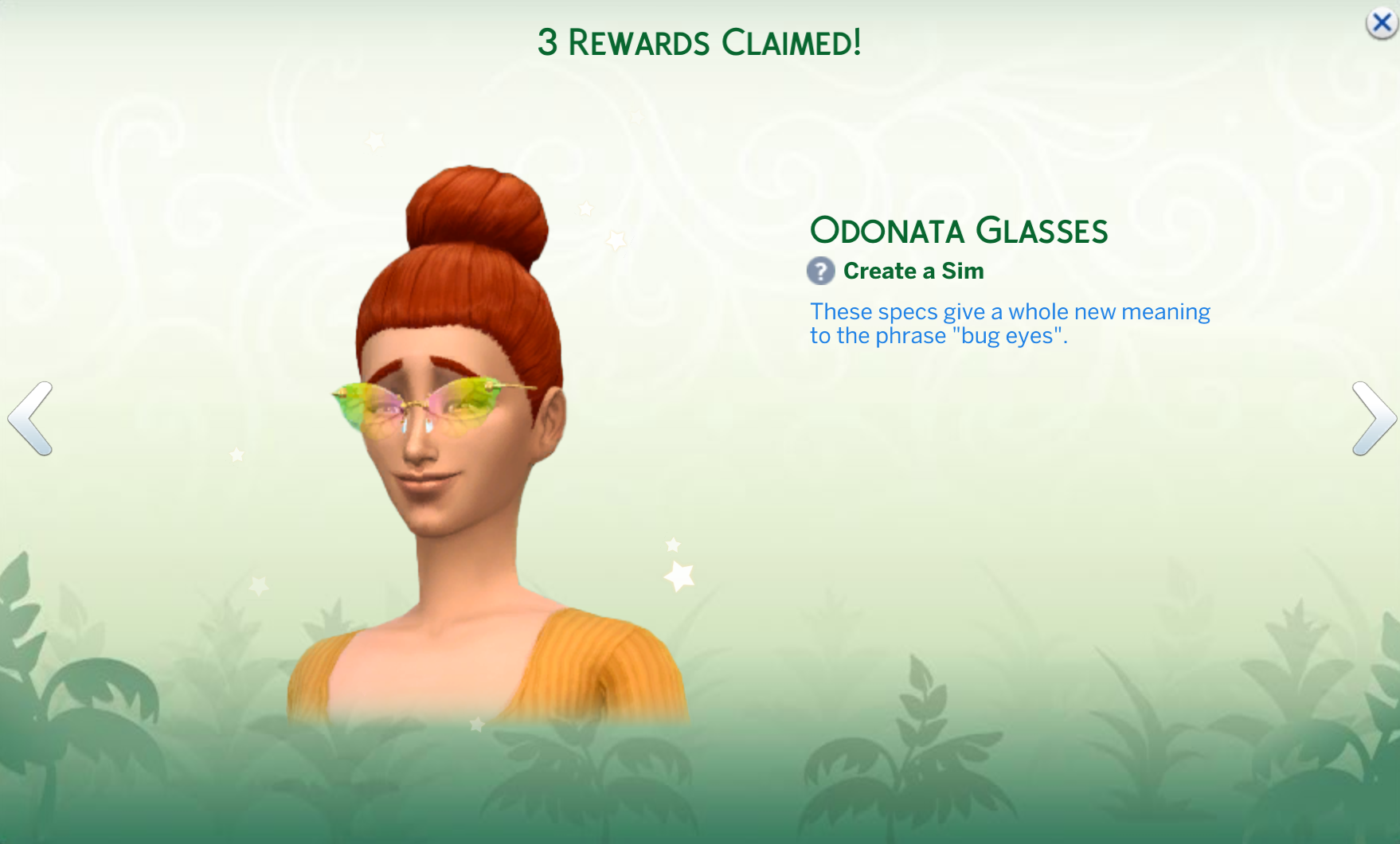Show the next claimed reward
The height and width of the screenshot is (844, 1400).
[1373, 419]
